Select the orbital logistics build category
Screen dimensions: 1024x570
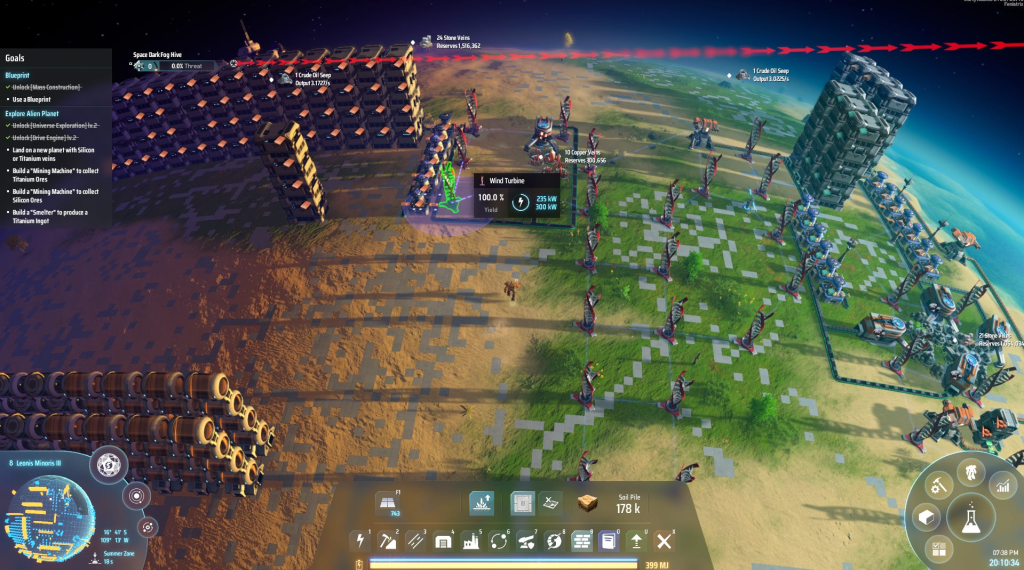coord(497,541)
